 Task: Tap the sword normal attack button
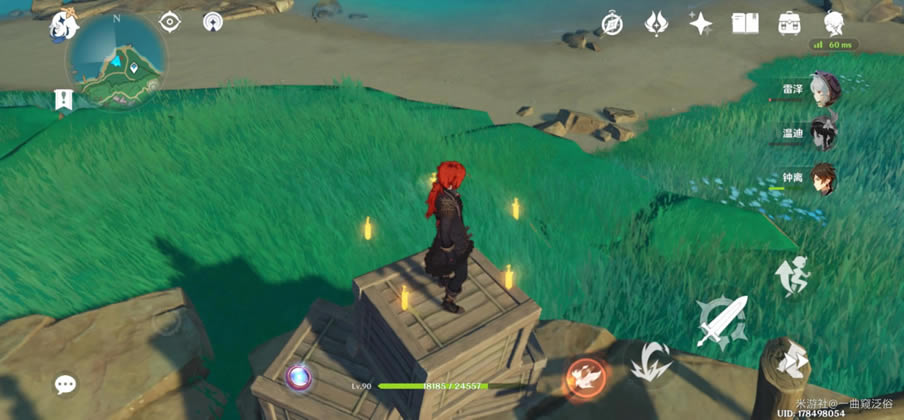(724, 321)
